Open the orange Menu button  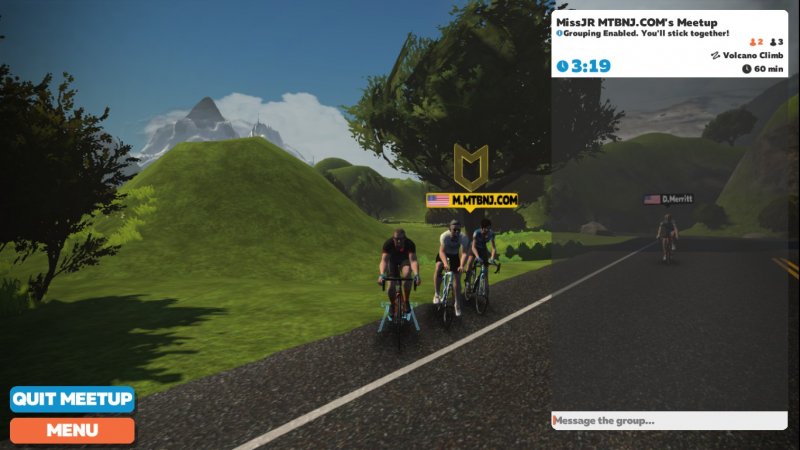click(x=72, y=430)
